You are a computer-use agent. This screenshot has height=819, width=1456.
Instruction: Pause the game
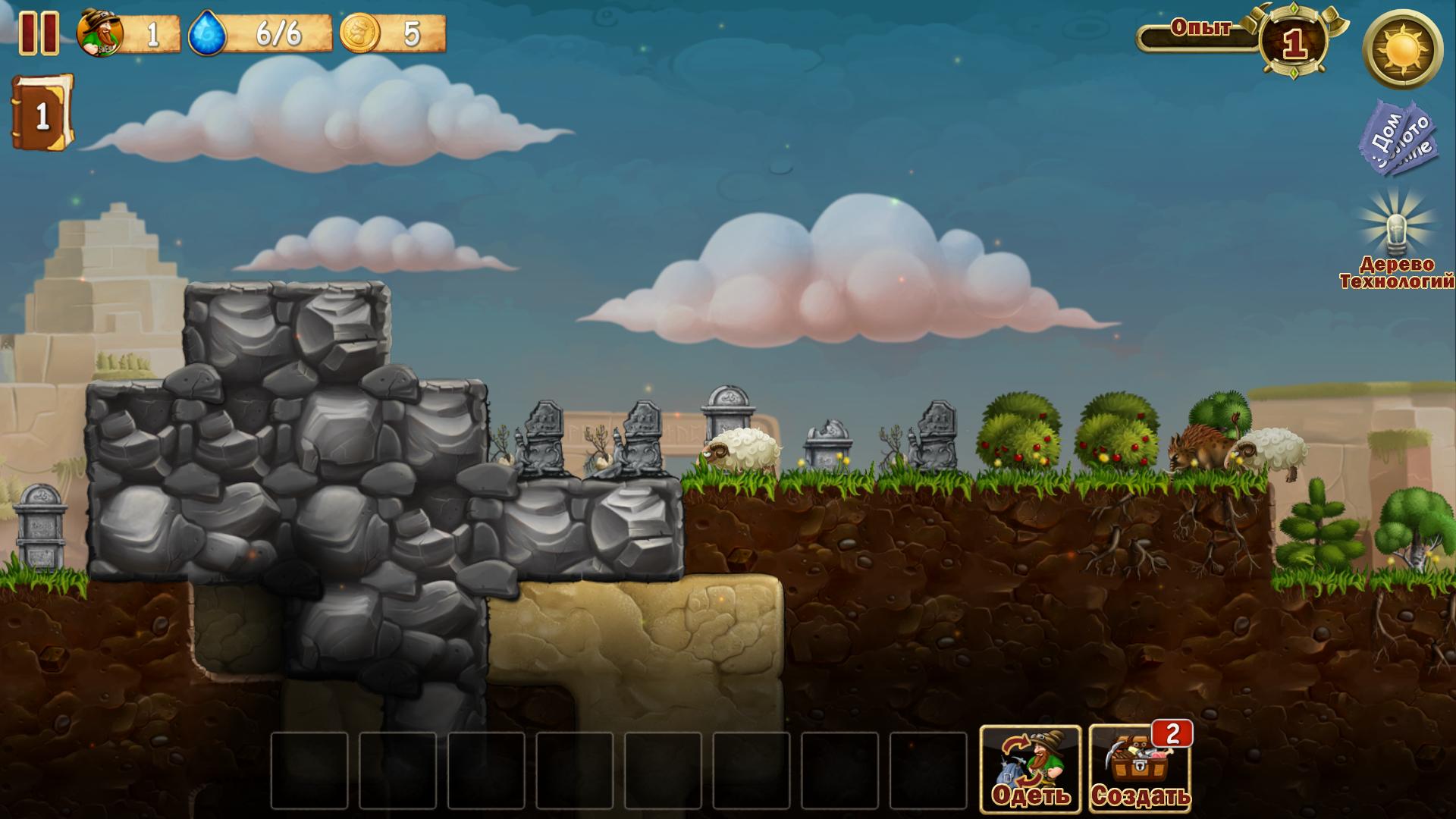tap(38, 33)
